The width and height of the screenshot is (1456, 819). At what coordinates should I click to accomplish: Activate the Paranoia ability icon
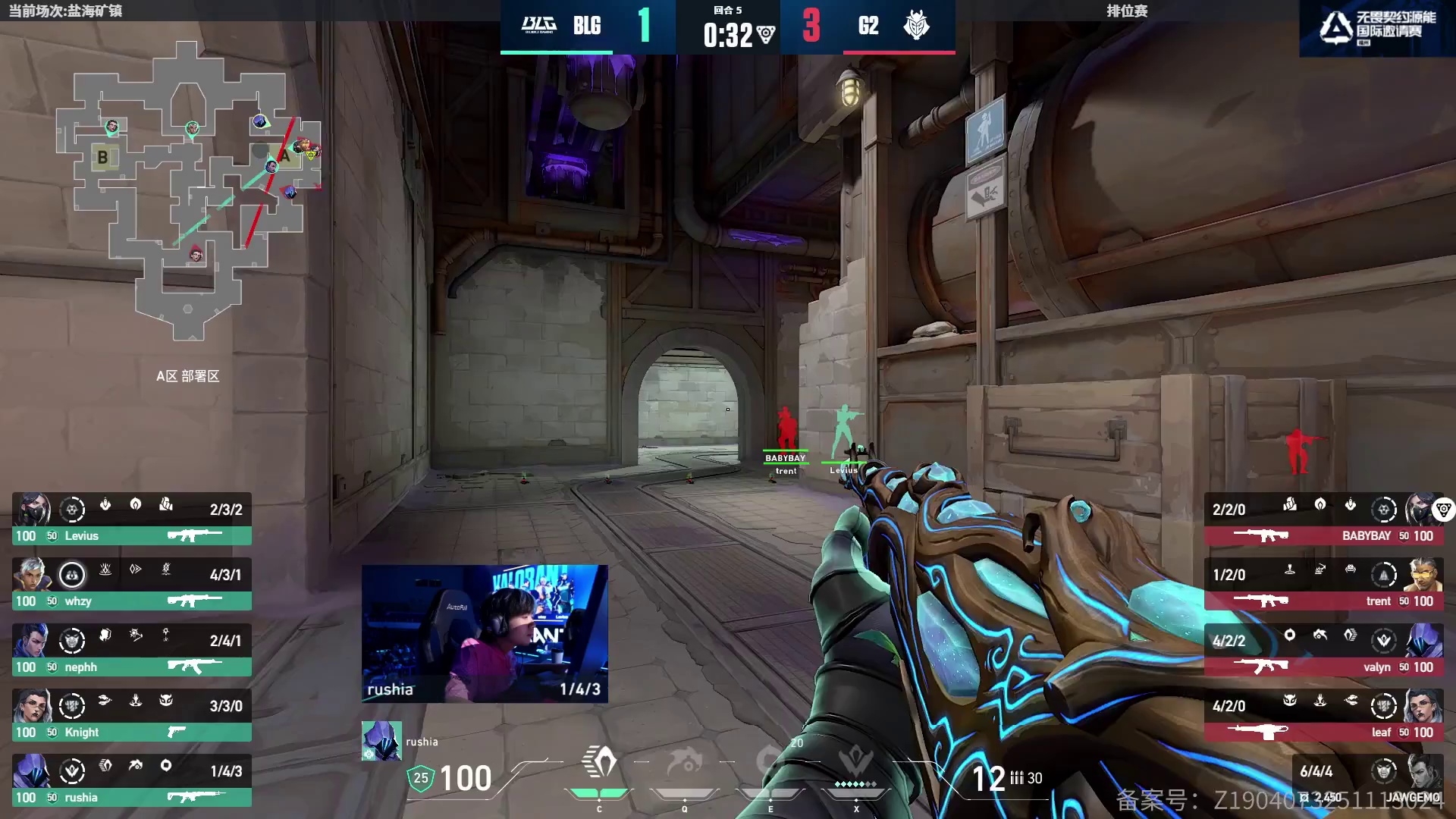tap(685, 766)
